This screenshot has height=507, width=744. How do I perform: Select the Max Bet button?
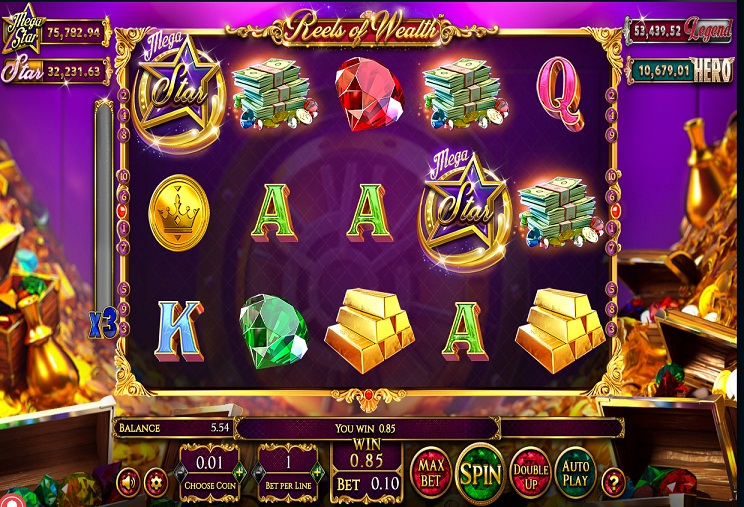(430, 472)
